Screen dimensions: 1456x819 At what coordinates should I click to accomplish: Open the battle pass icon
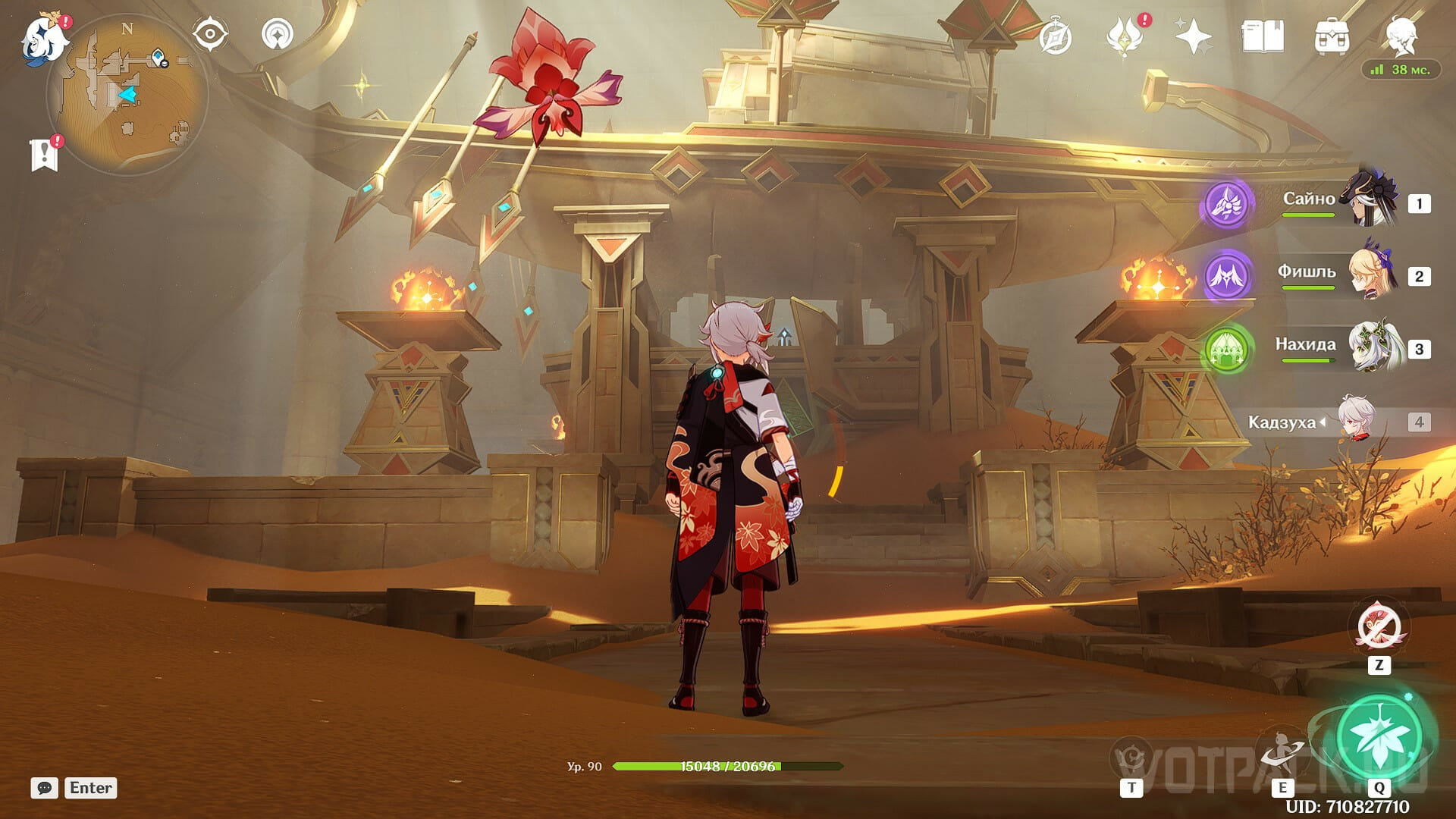pyautogui.click(x=1125, y=36)
